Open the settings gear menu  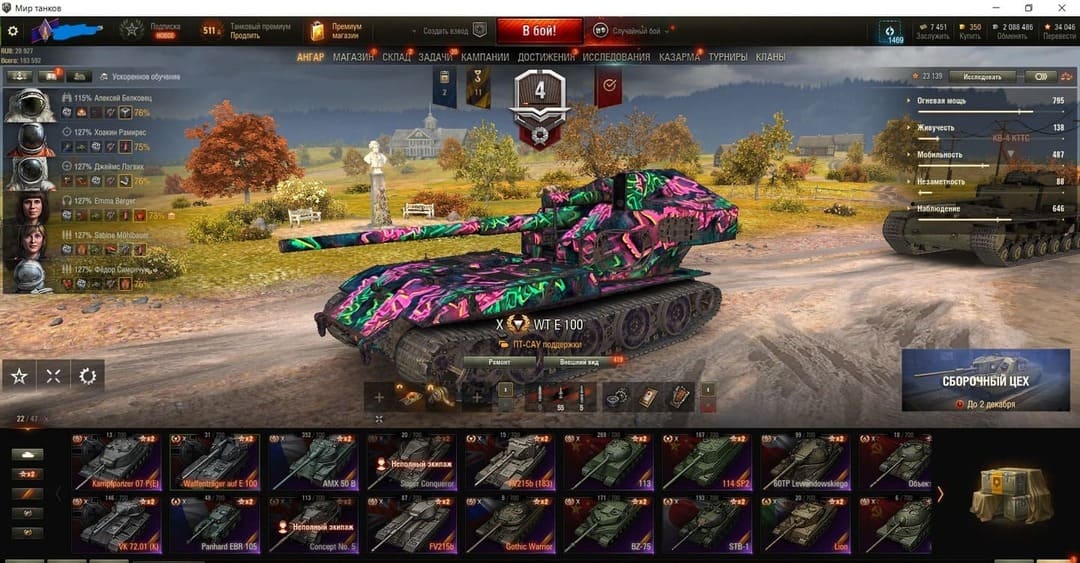pos(13,31)
